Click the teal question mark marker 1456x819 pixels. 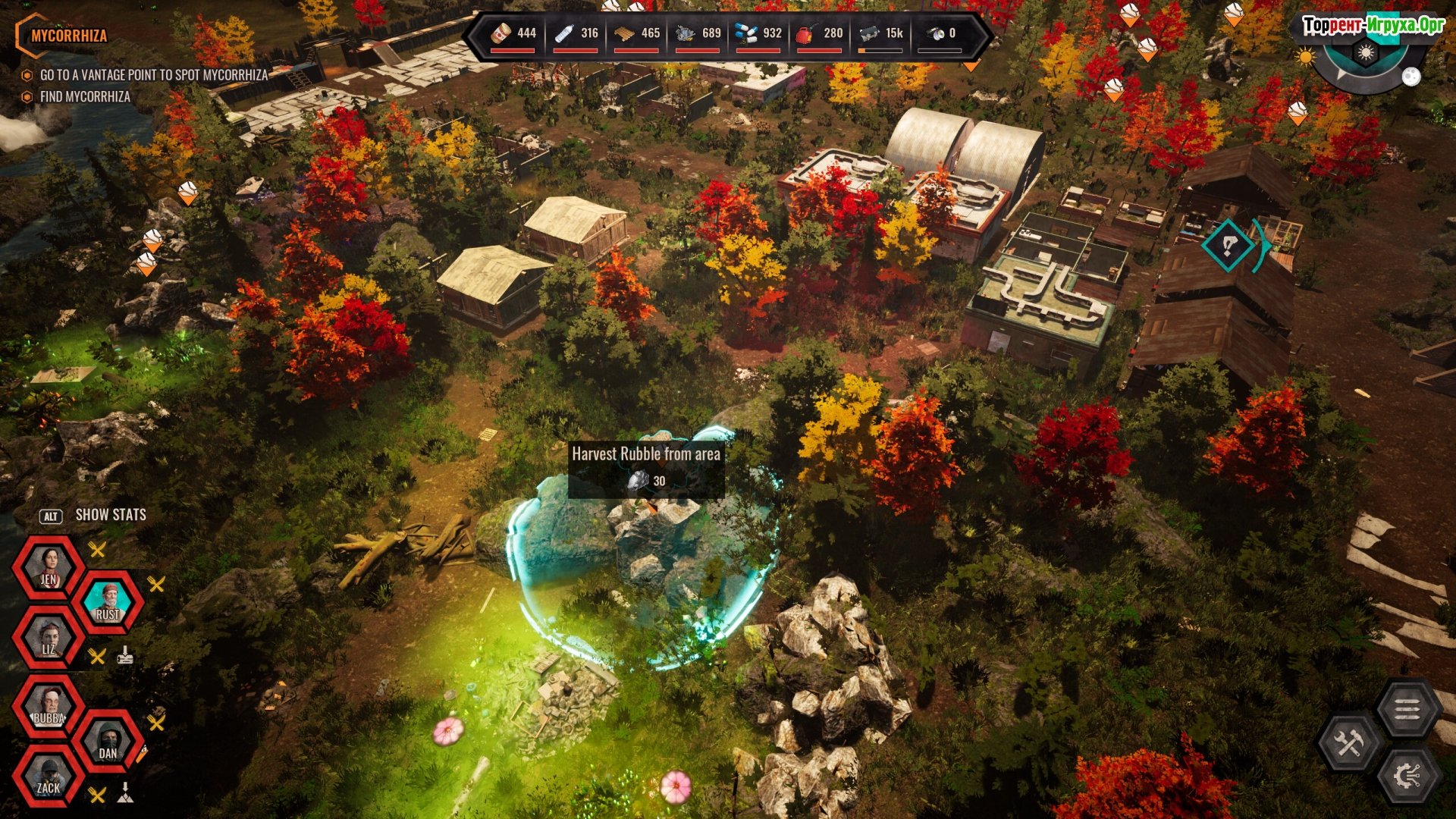point(1228,245)
